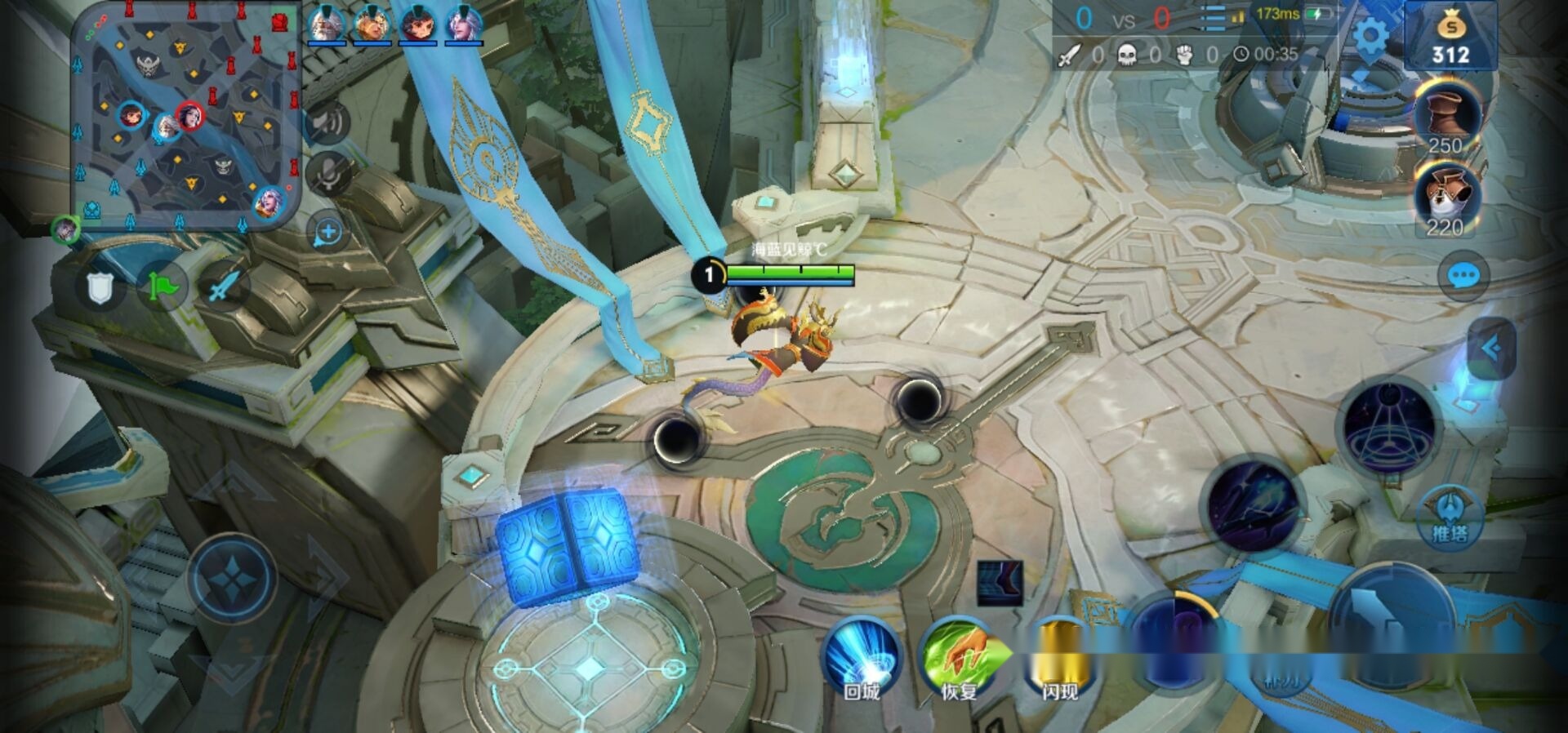The image size is (1568, 733).
Task: Open the minimap
Action: point(186,118)
